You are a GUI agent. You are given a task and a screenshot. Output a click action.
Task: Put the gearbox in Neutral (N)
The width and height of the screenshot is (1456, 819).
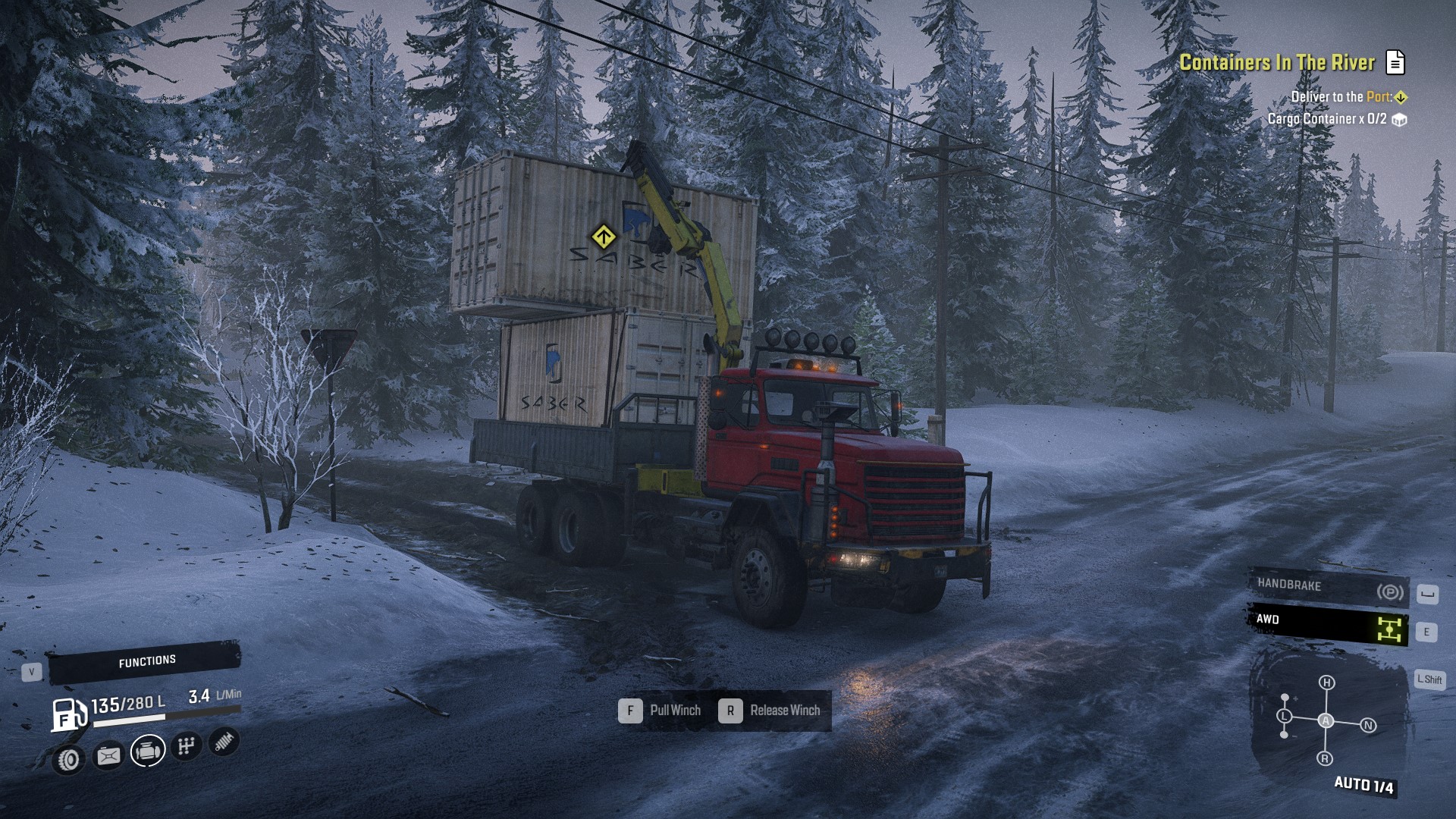point(1368,725)
